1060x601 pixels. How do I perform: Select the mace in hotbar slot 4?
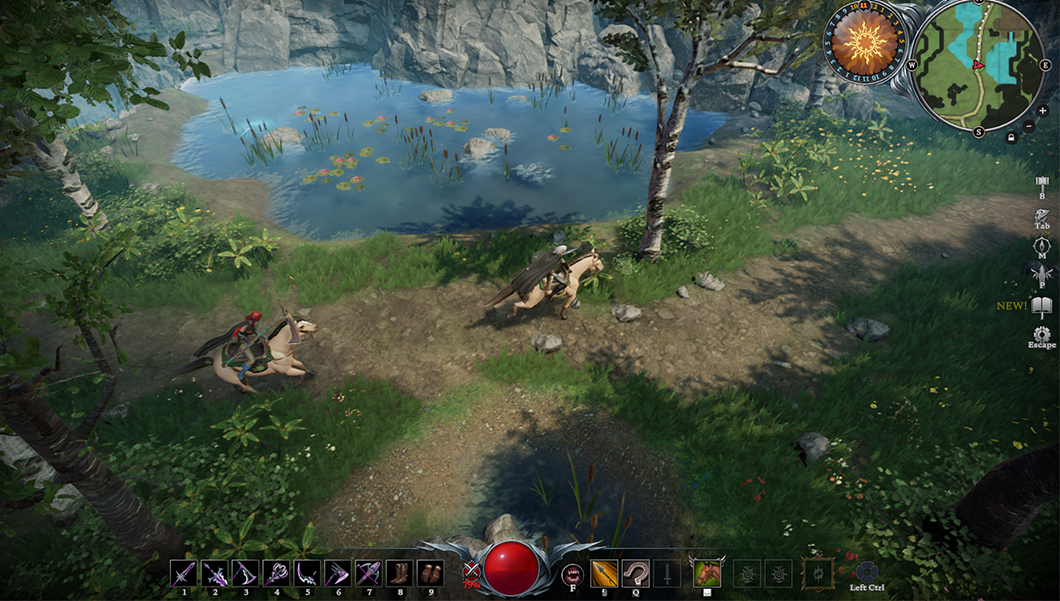point(277,573)
